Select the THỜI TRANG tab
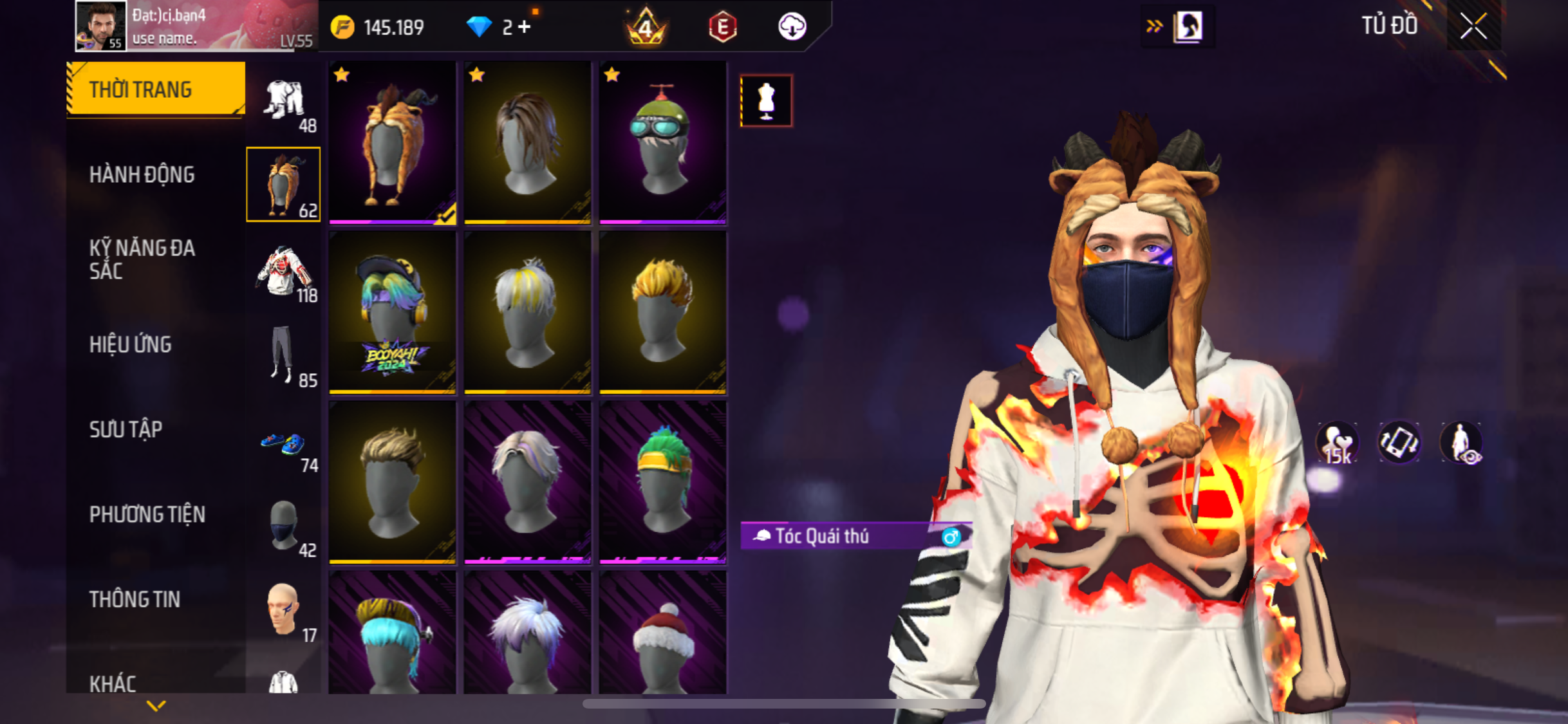This screenshot has height=724, width=1568. (141, 89)
